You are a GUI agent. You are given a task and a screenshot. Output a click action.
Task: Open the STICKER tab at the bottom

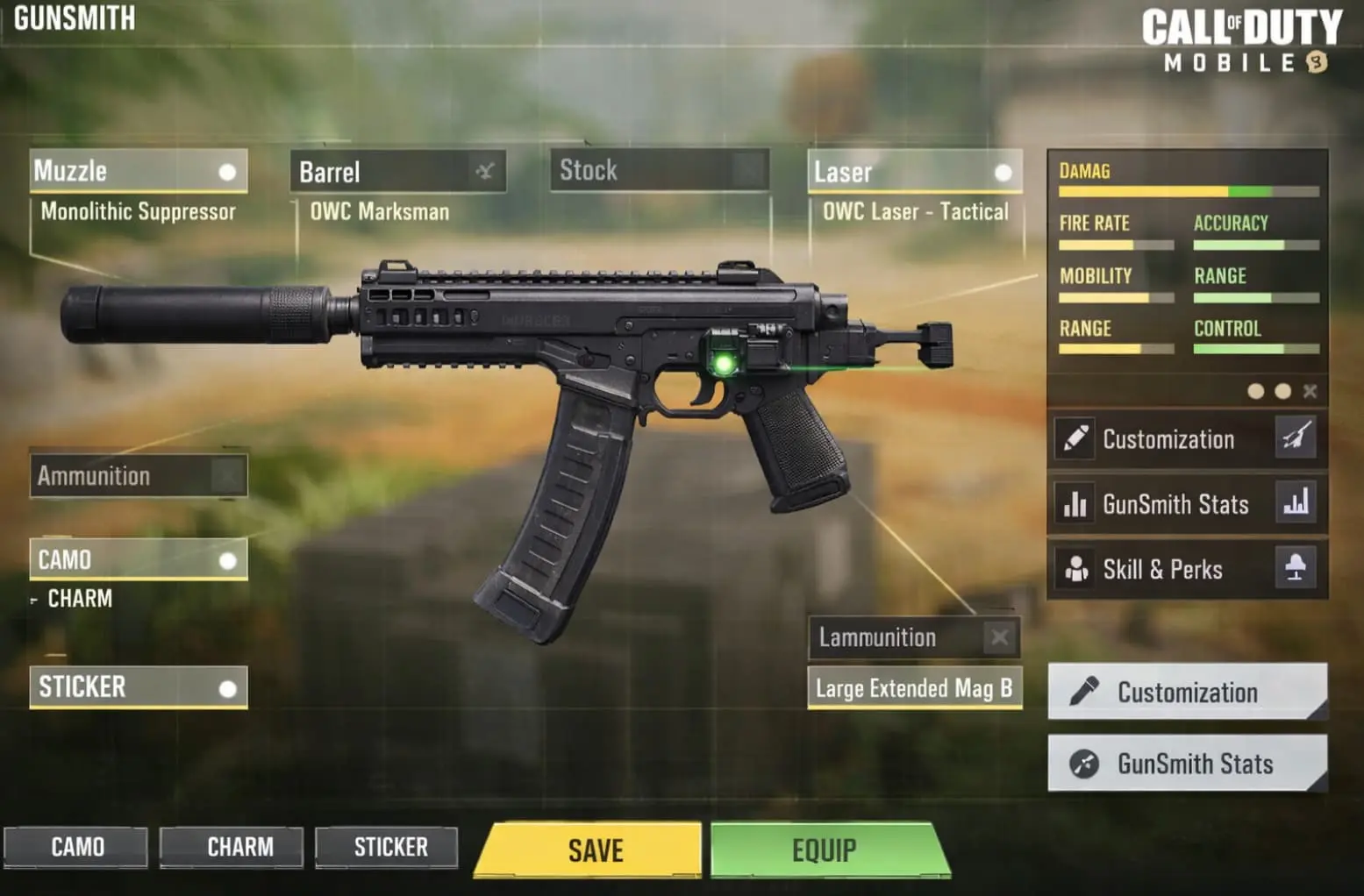coord(386,846)
